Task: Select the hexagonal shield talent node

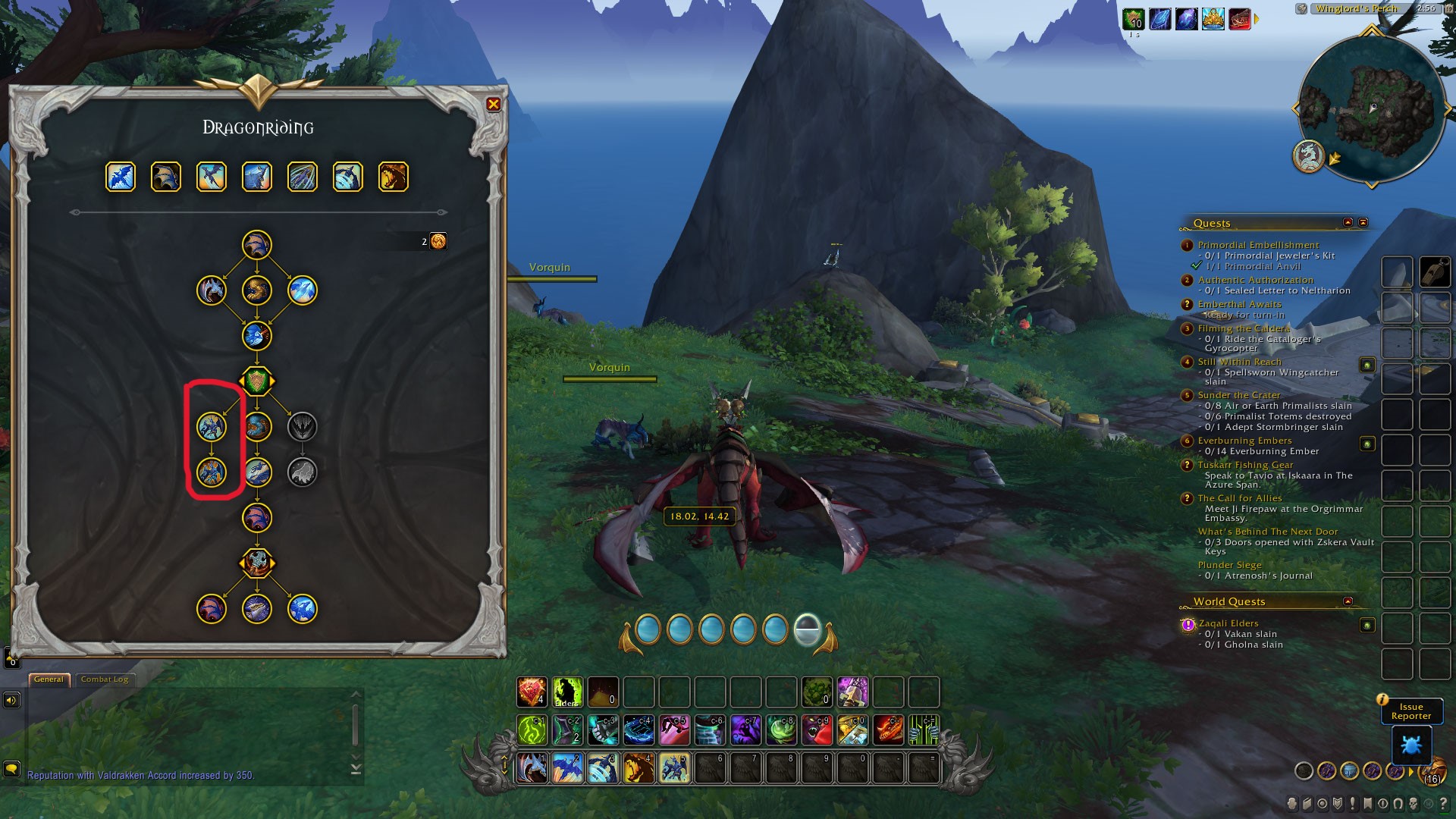Action: click(257, 381)
